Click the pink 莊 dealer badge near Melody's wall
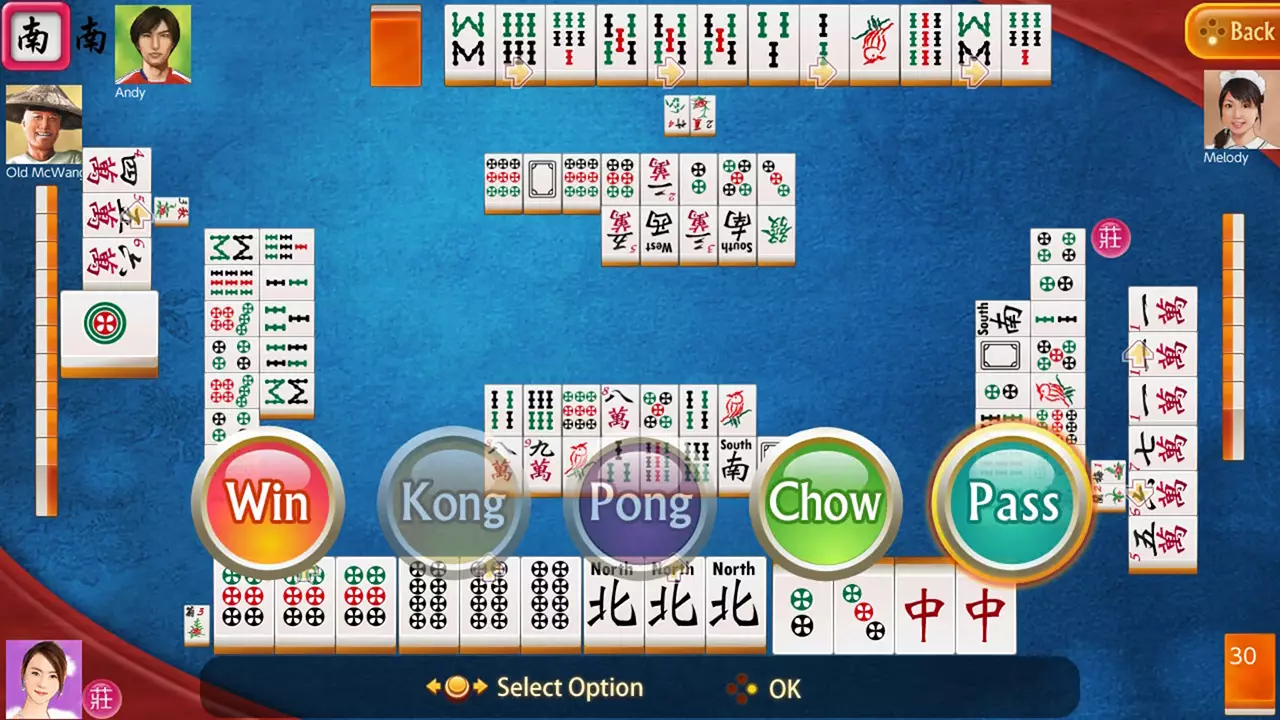 click(x=1111, y=238)
